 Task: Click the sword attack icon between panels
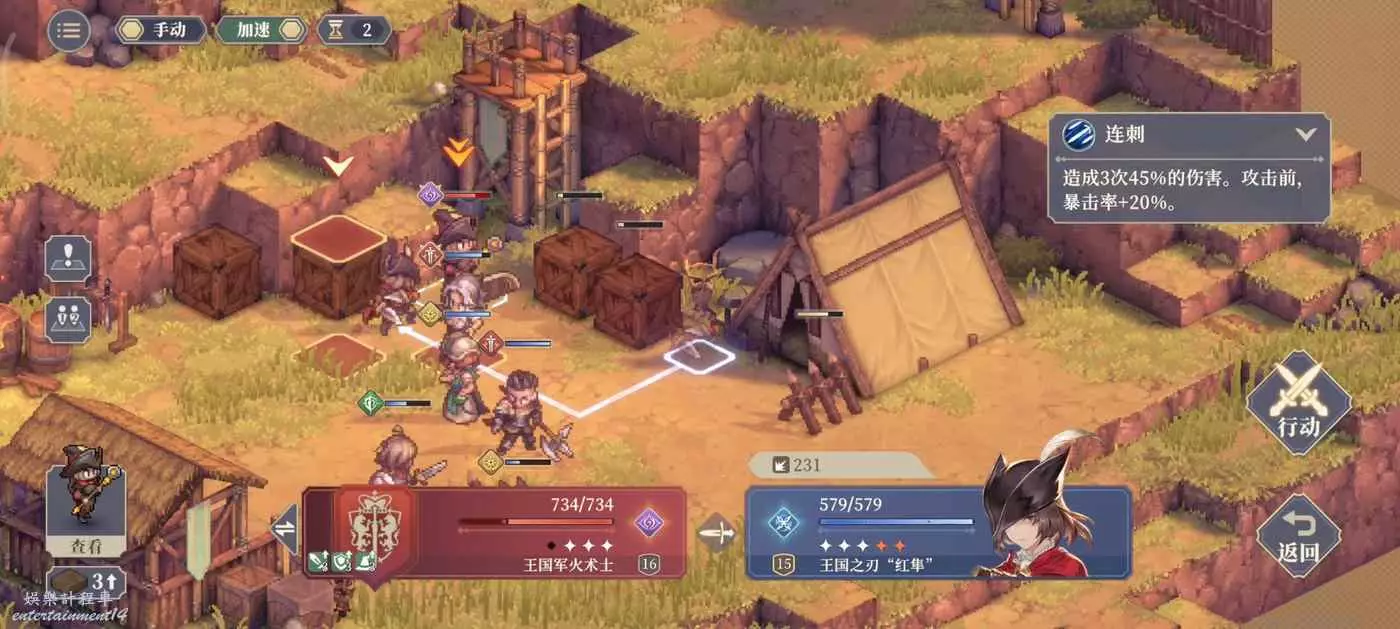pos(716,532)
